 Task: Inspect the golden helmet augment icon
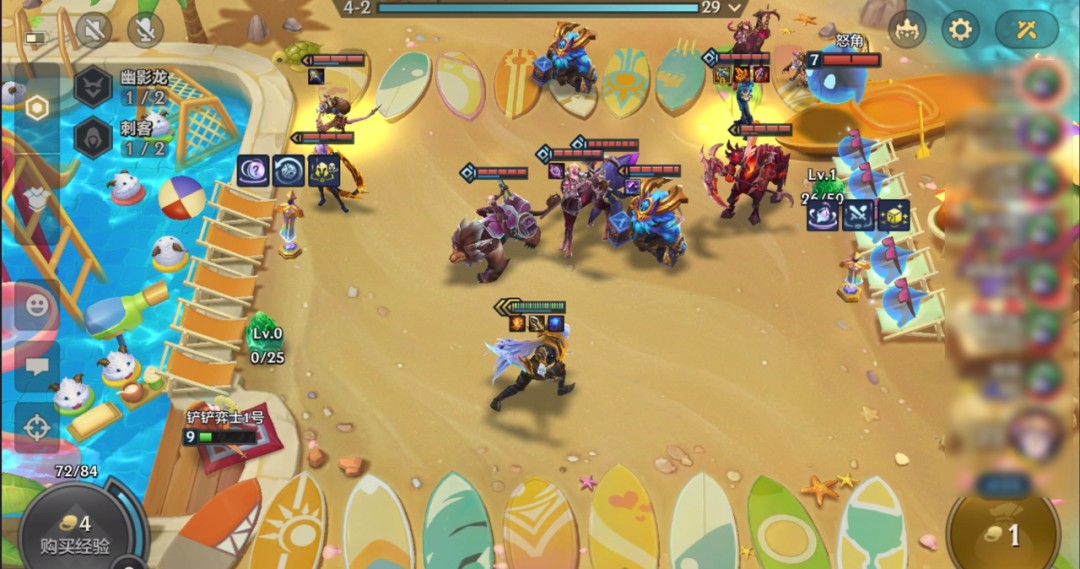pos(324,171)
